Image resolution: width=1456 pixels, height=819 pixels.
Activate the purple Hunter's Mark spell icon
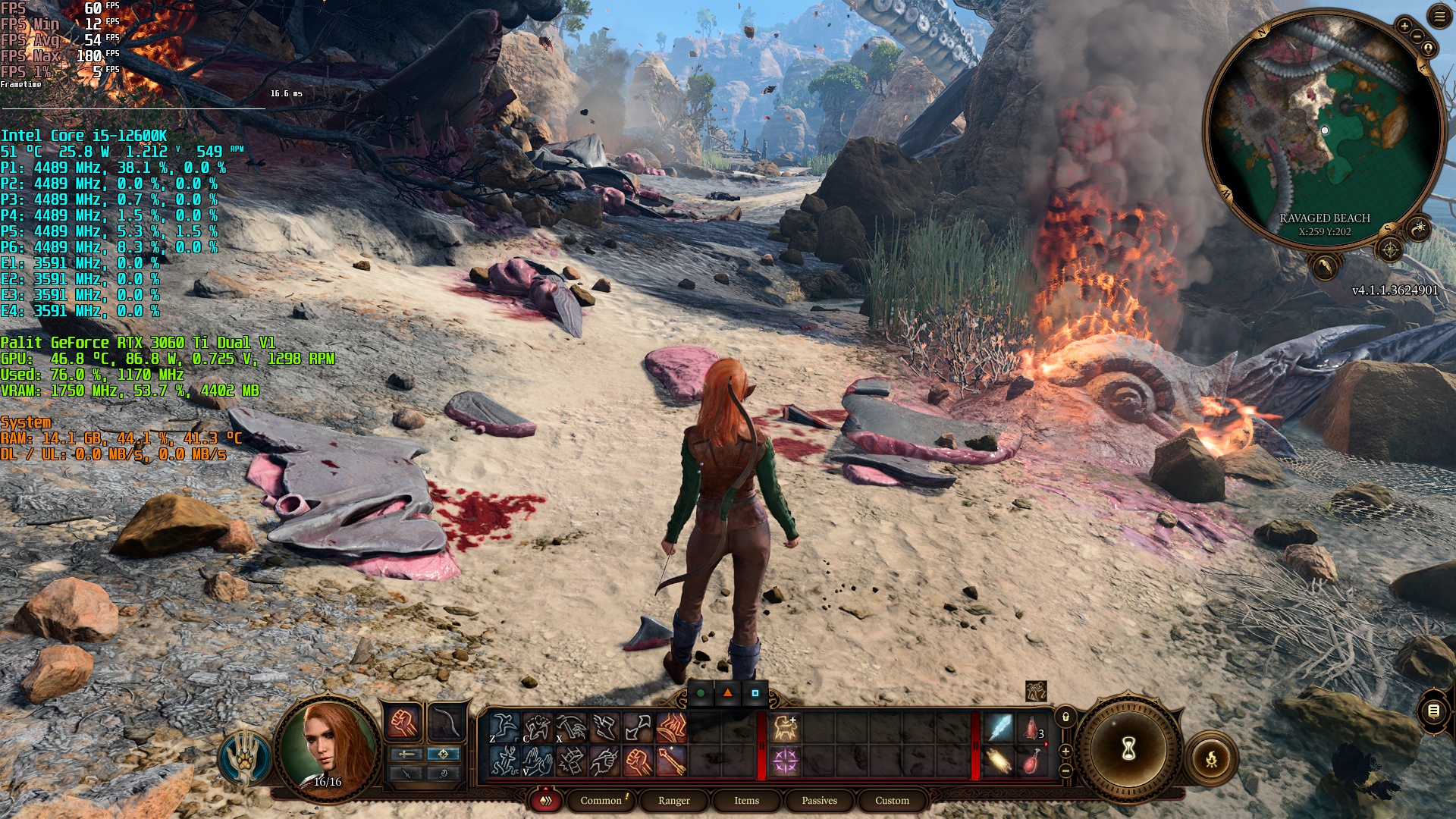(786, 761)
